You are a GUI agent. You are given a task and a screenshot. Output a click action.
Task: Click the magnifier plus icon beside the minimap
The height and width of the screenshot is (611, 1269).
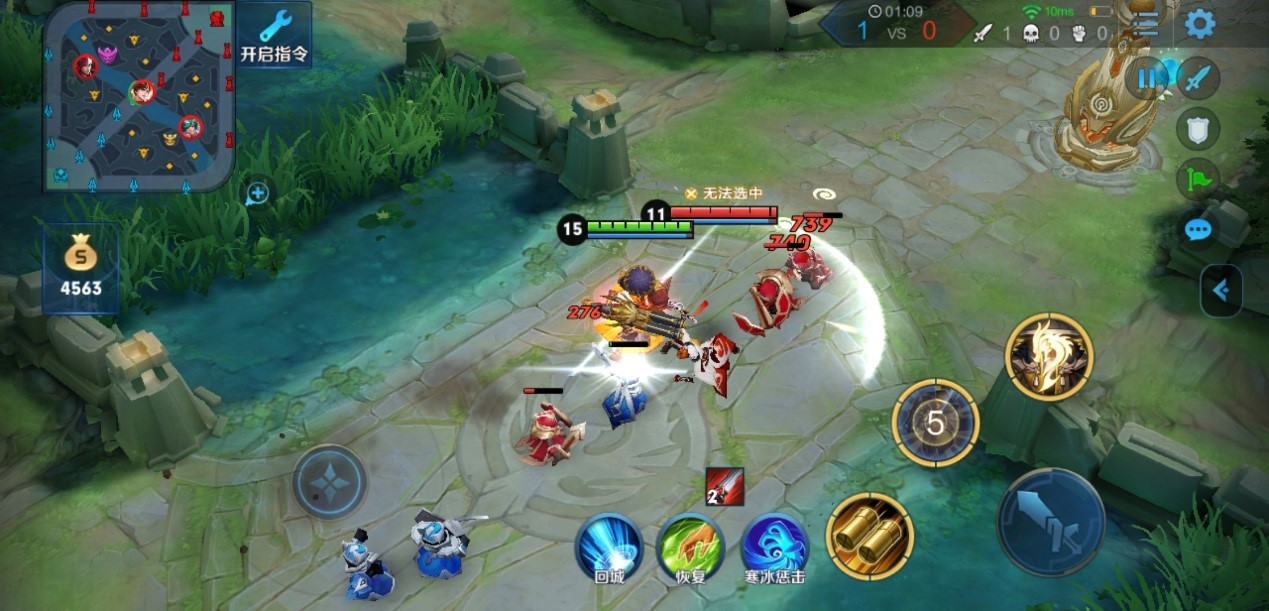[x=257, y=193]
